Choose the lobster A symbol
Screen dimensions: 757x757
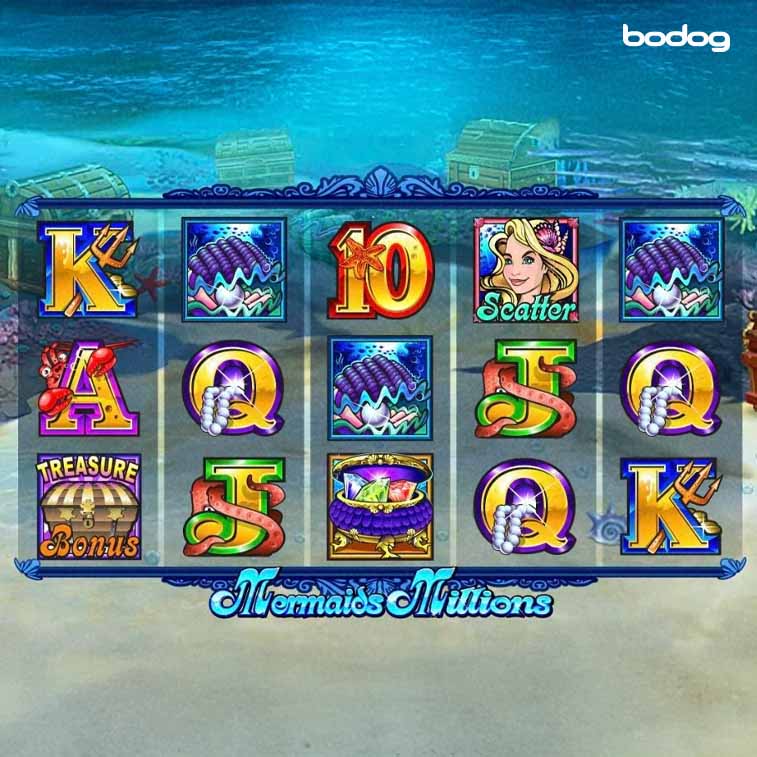pos(88,387)
